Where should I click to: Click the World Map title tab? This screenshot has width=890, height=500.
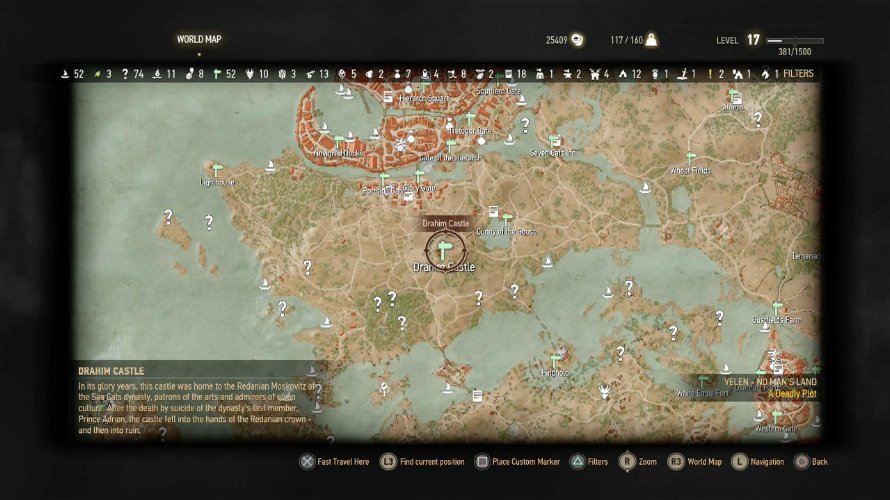coord(198,40)
